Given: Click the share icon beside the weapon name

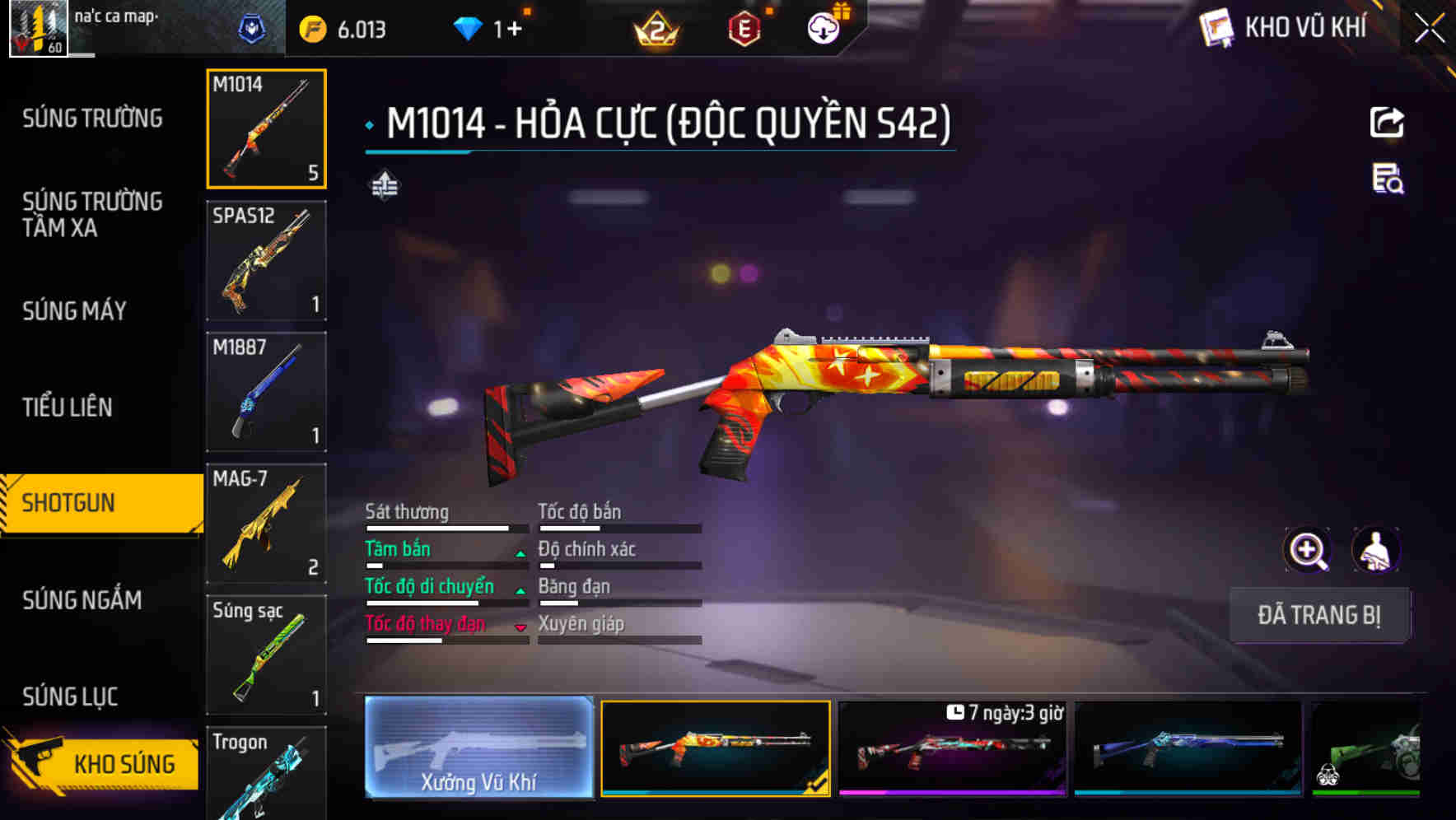Looking at the screenshot, I should click(x=1387, y=122).
